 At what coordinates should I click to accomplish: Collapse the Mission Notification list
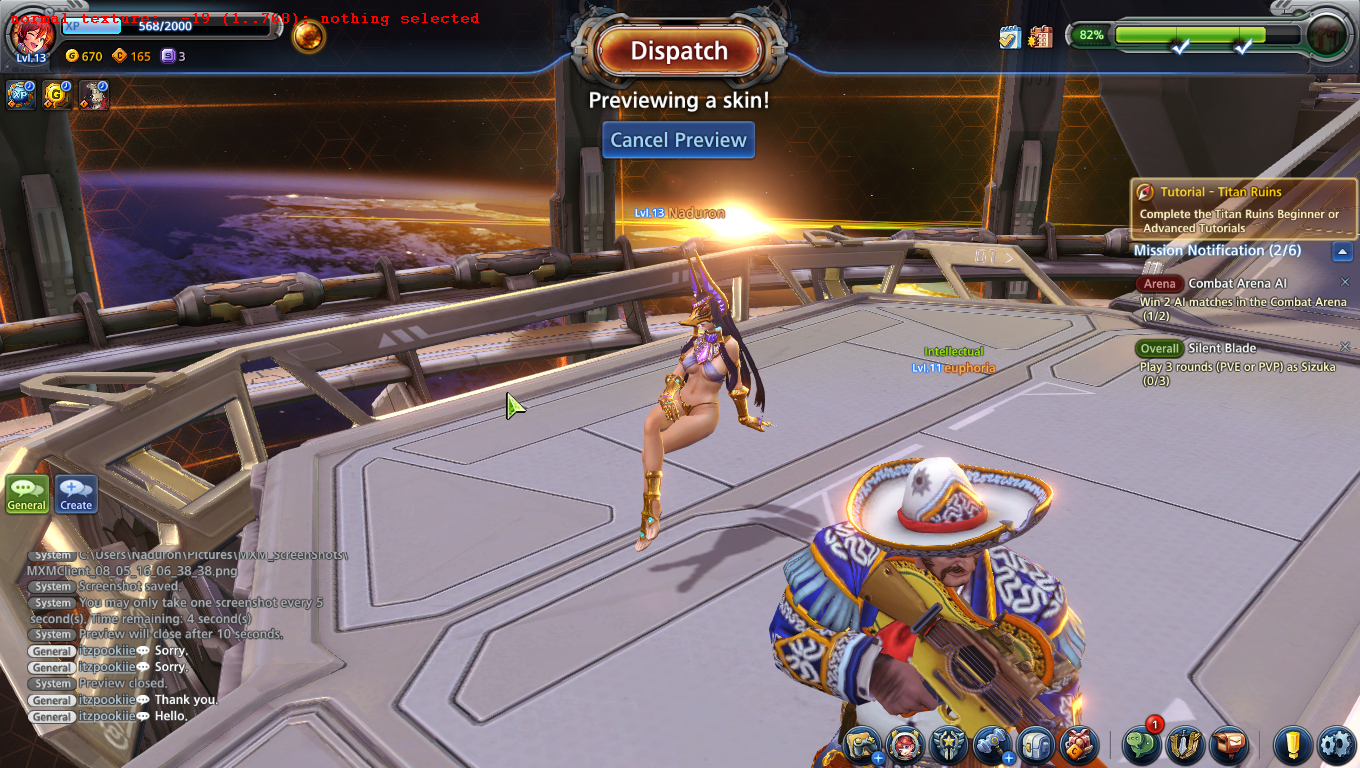pyautogui.click(x=1343, y=251)
